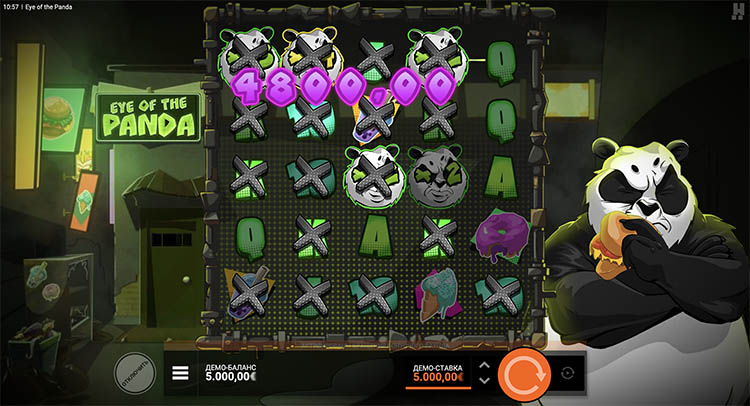Viewport: 750px width, 406px height.
Task: Open the hamburger menu
Action: point(181,373)
